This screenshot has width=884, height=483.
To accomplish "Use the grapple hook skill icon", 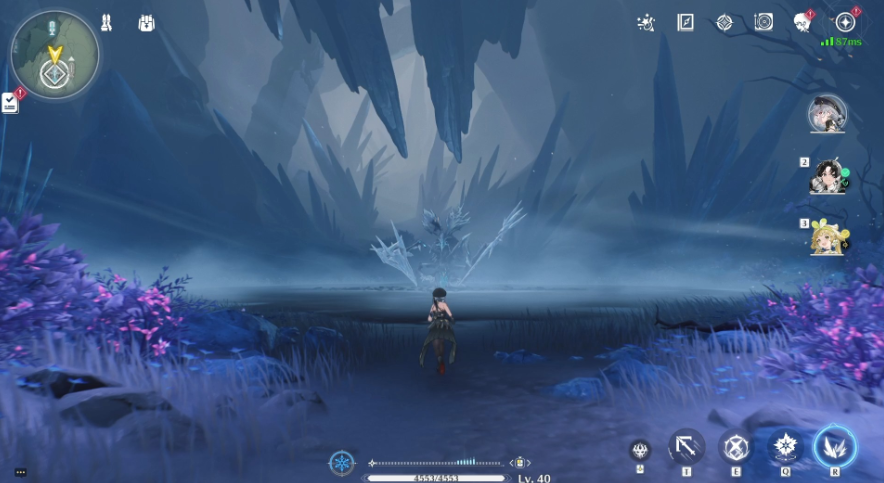I will 686,447.
